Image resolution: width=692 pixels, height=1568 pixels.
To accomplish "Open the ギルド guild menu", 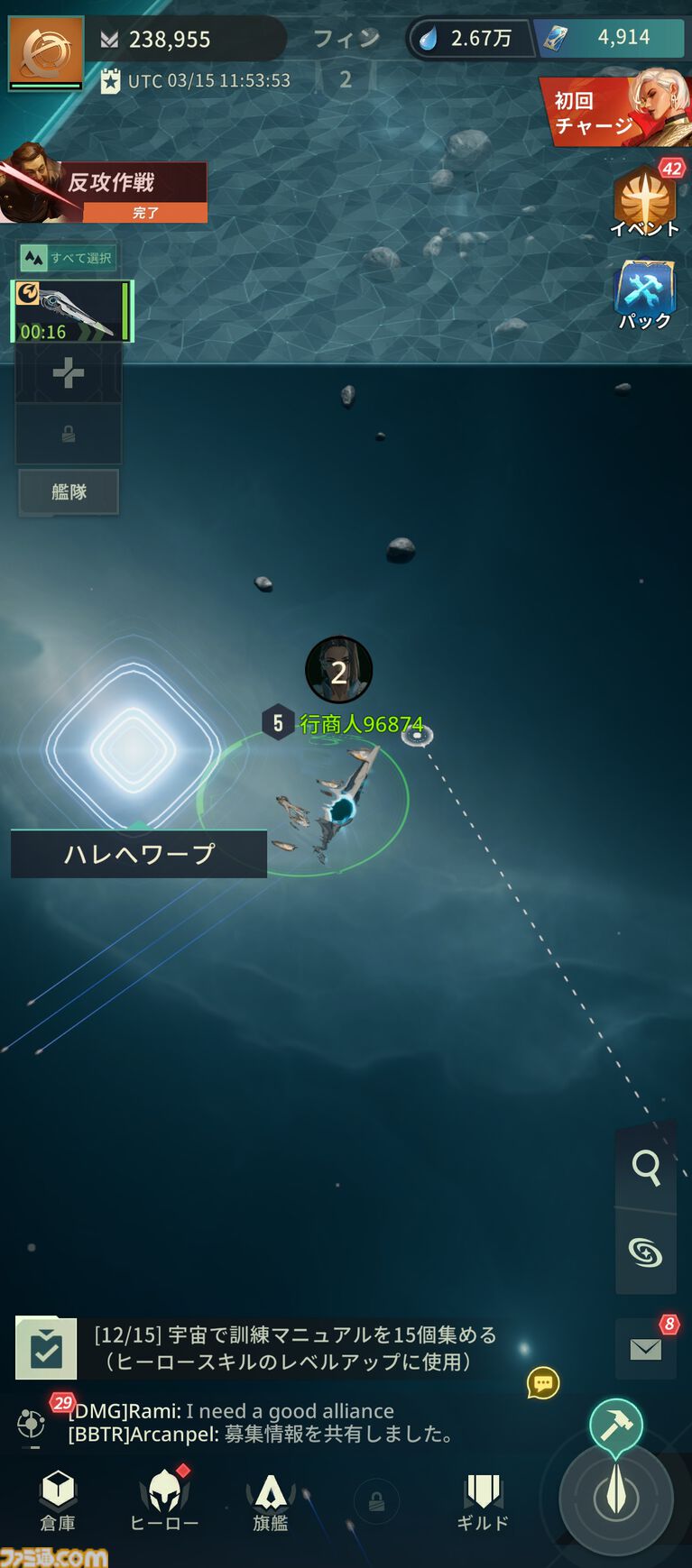I will [483, 1501].
